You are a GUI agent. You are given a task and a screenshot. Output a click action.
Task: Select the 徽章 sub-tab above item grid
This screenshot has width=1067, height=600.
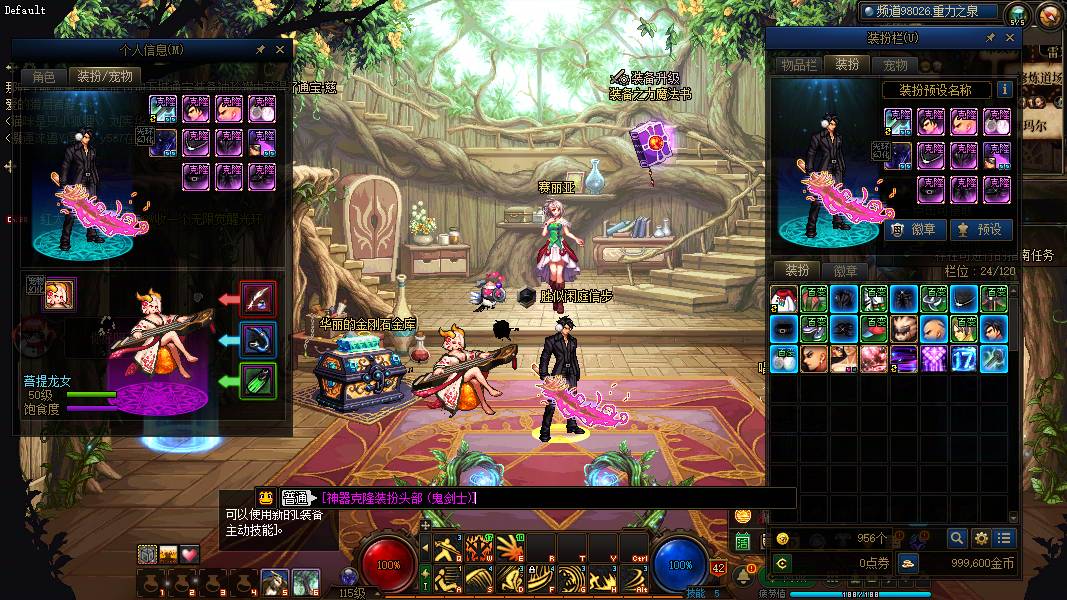tap(845, 270)
